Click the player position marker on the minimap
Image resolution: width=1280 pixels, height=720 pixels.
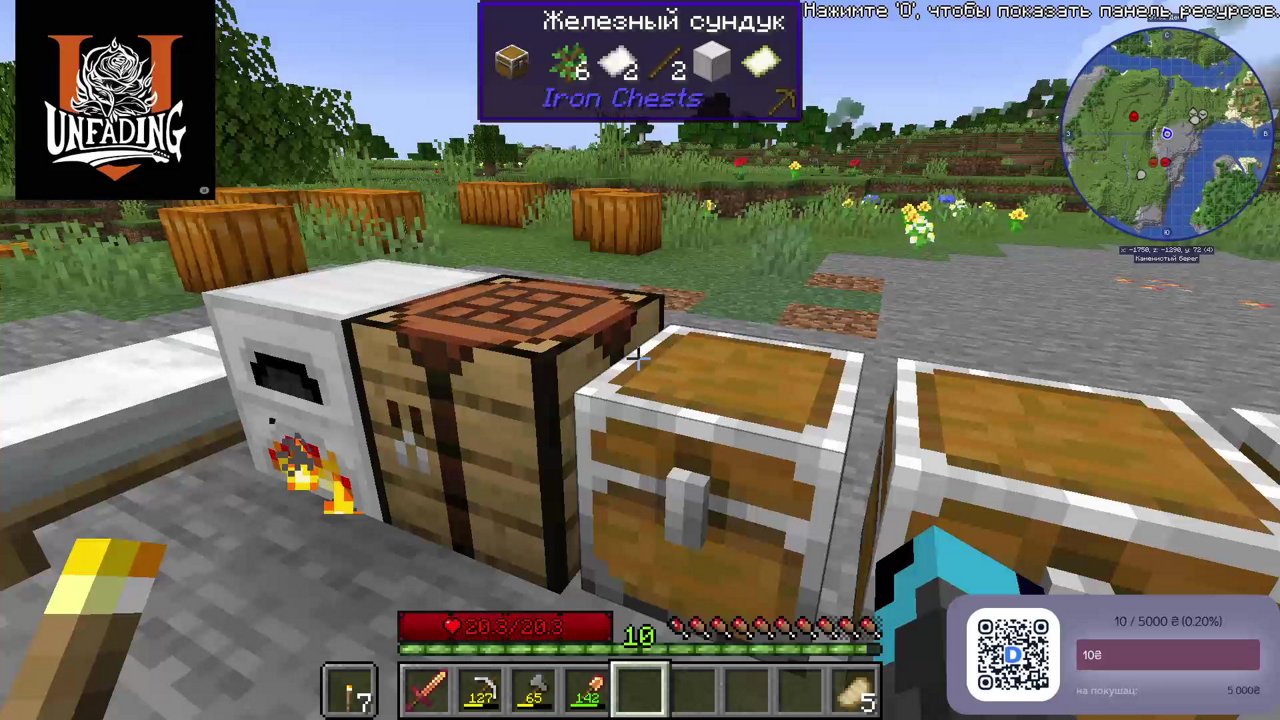click(1167, 132)
